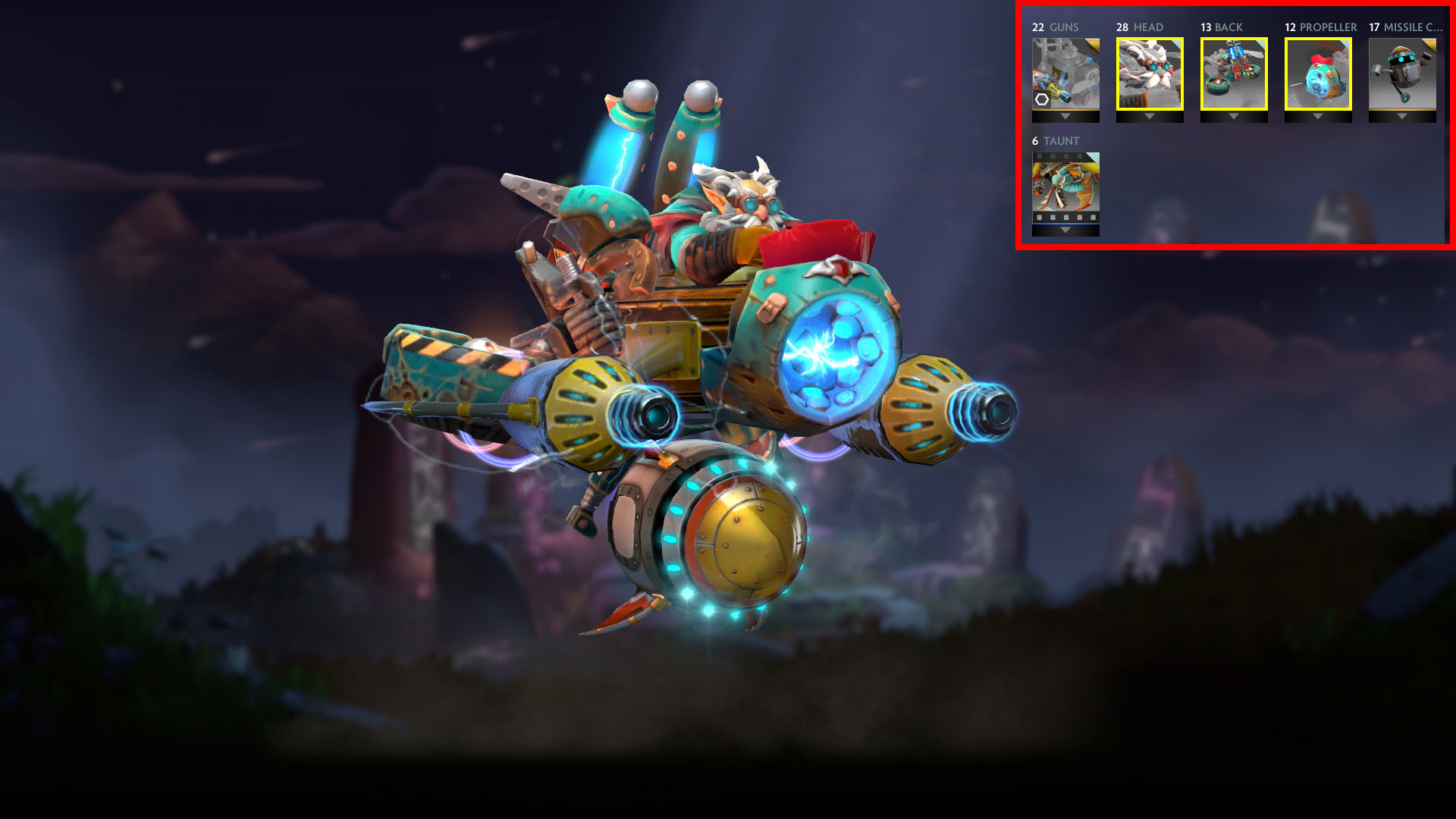Viewport: 1456px width, 819px height.
Task: Expand the dropdown arrow under the Guns slot
Action: point(1065,118)
